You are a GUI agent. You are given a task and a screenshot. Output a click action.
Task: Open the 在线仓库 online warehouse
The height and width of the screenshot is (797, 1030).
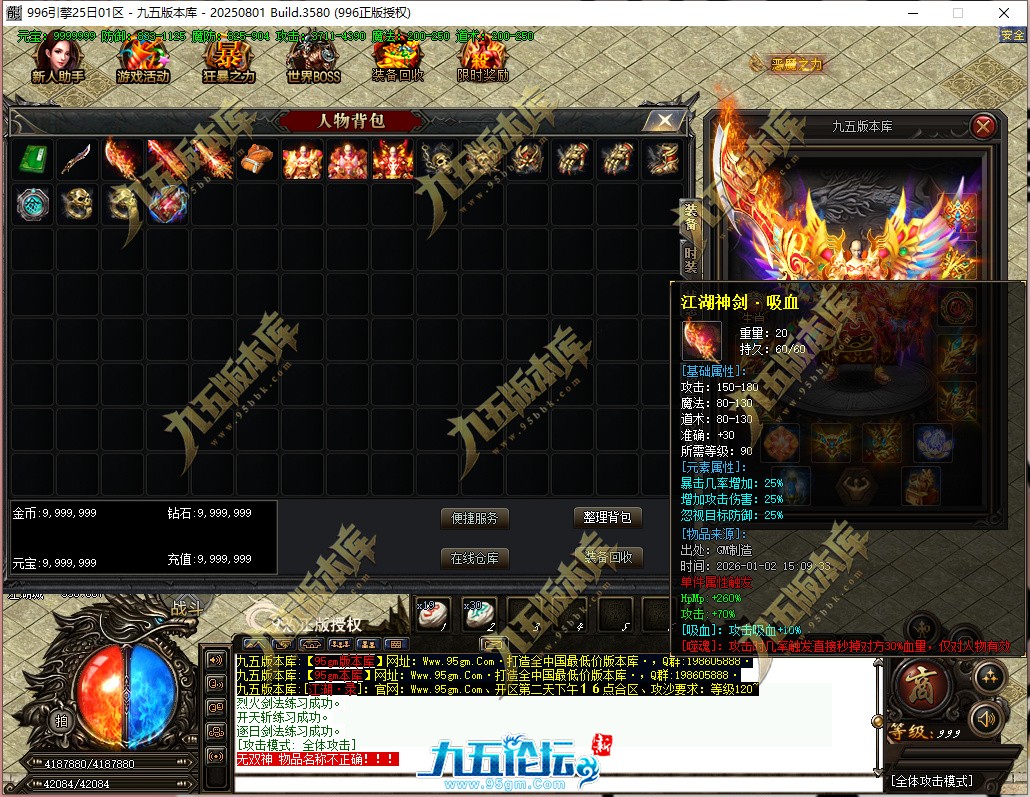tap(474, 558)
